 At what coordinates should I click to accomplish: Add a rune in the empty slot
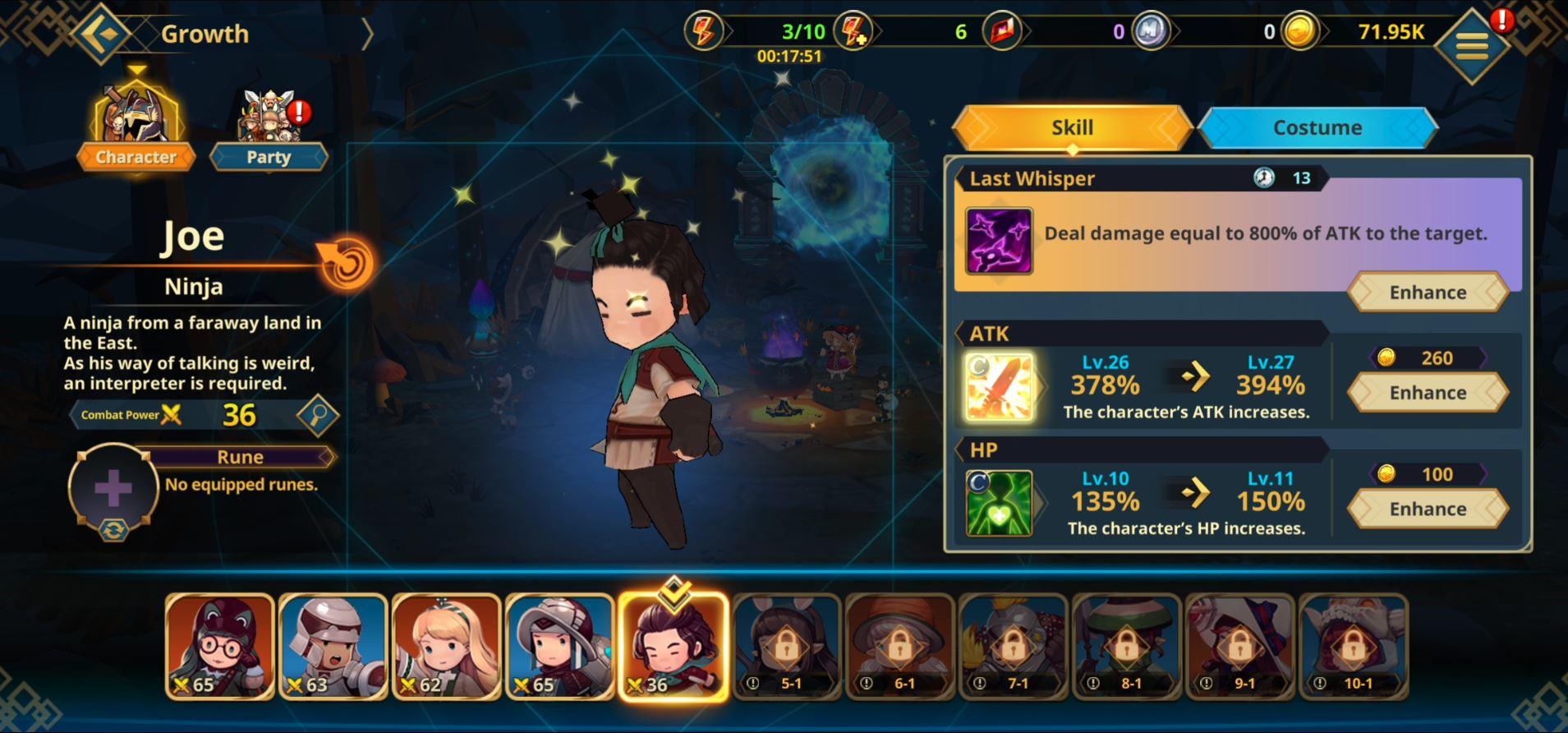113,488
